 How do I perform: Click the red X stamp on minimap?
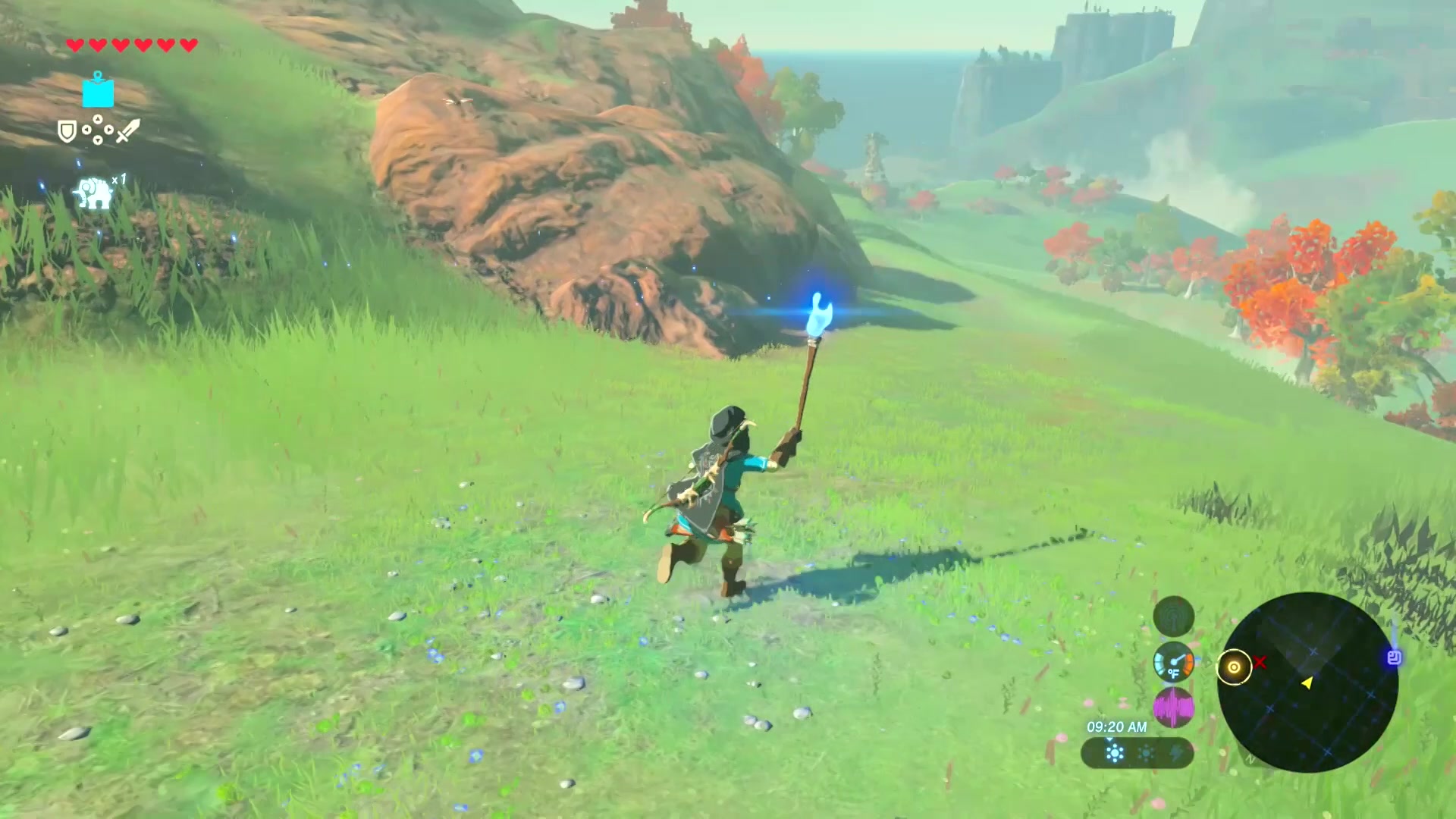(1260, 663)
